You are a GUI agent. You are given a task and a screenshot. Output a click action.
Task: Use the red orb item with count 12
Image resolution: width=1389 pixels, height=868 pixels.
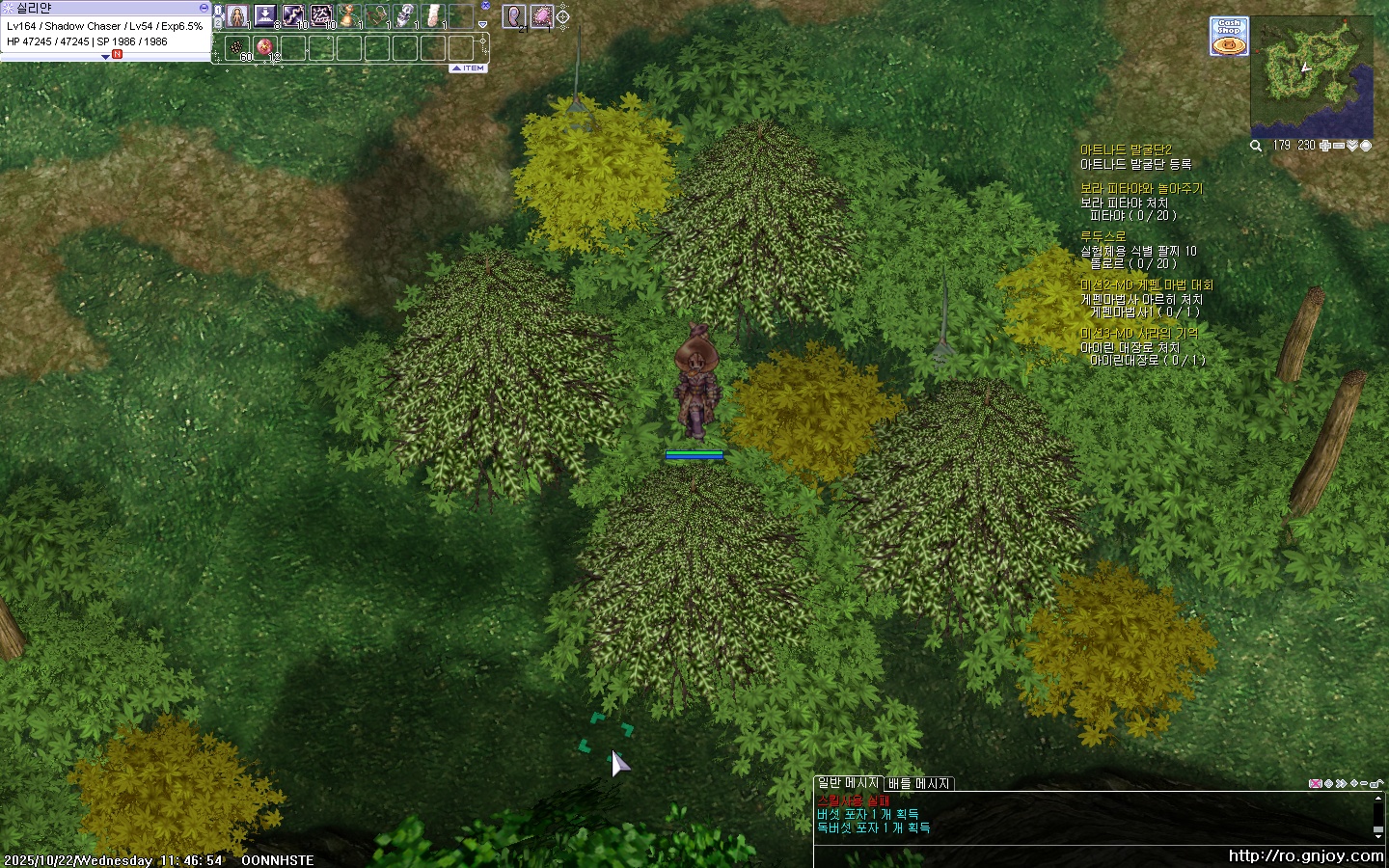pos(265,46)
